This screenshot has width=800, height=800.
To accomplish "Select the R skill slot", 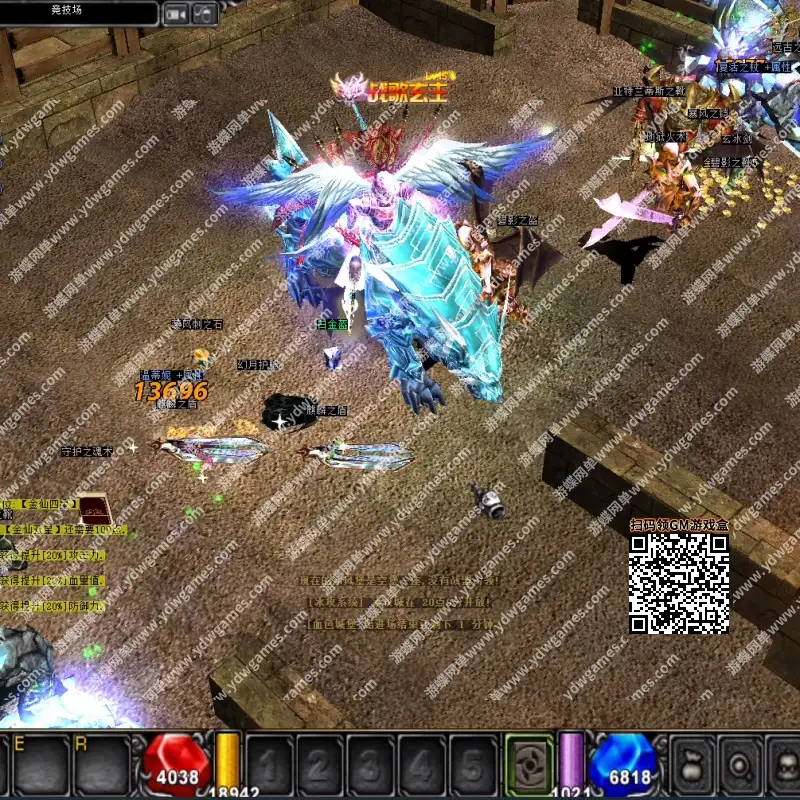I will pyautogui.click(x=101, y=765).
